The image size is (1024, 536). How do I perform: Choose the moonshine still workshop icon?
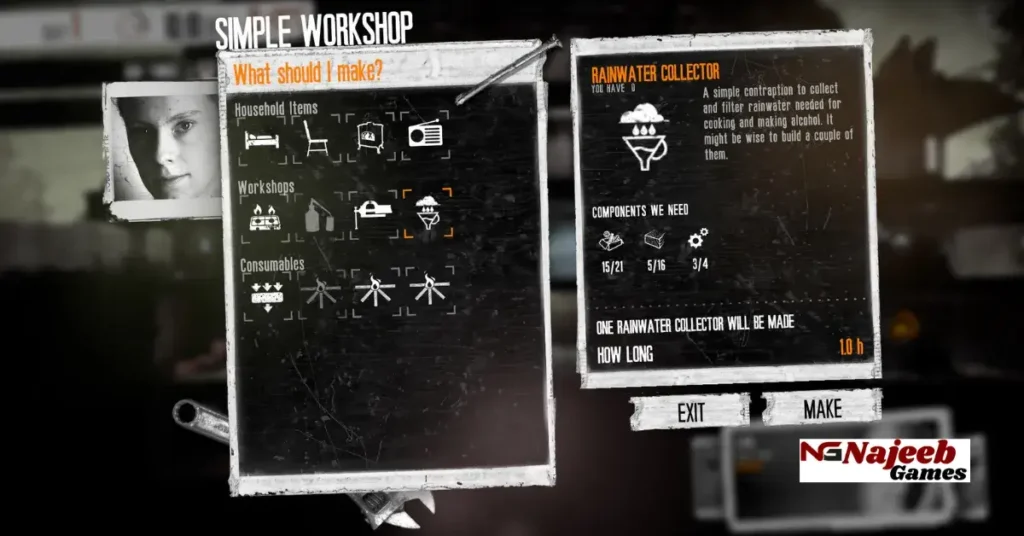coord(317,215)
